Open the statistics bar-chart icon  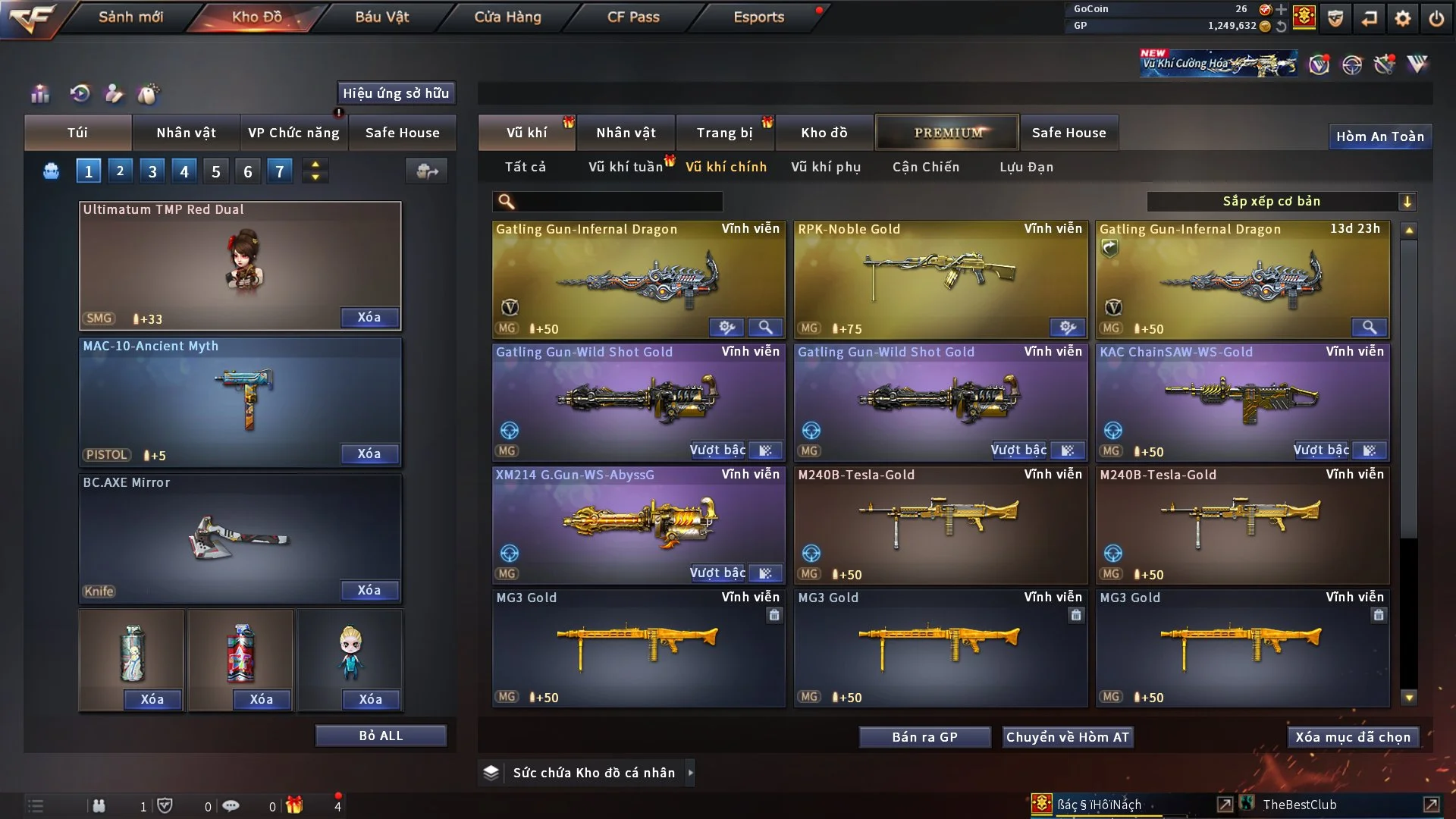click(x=39, y=93)
